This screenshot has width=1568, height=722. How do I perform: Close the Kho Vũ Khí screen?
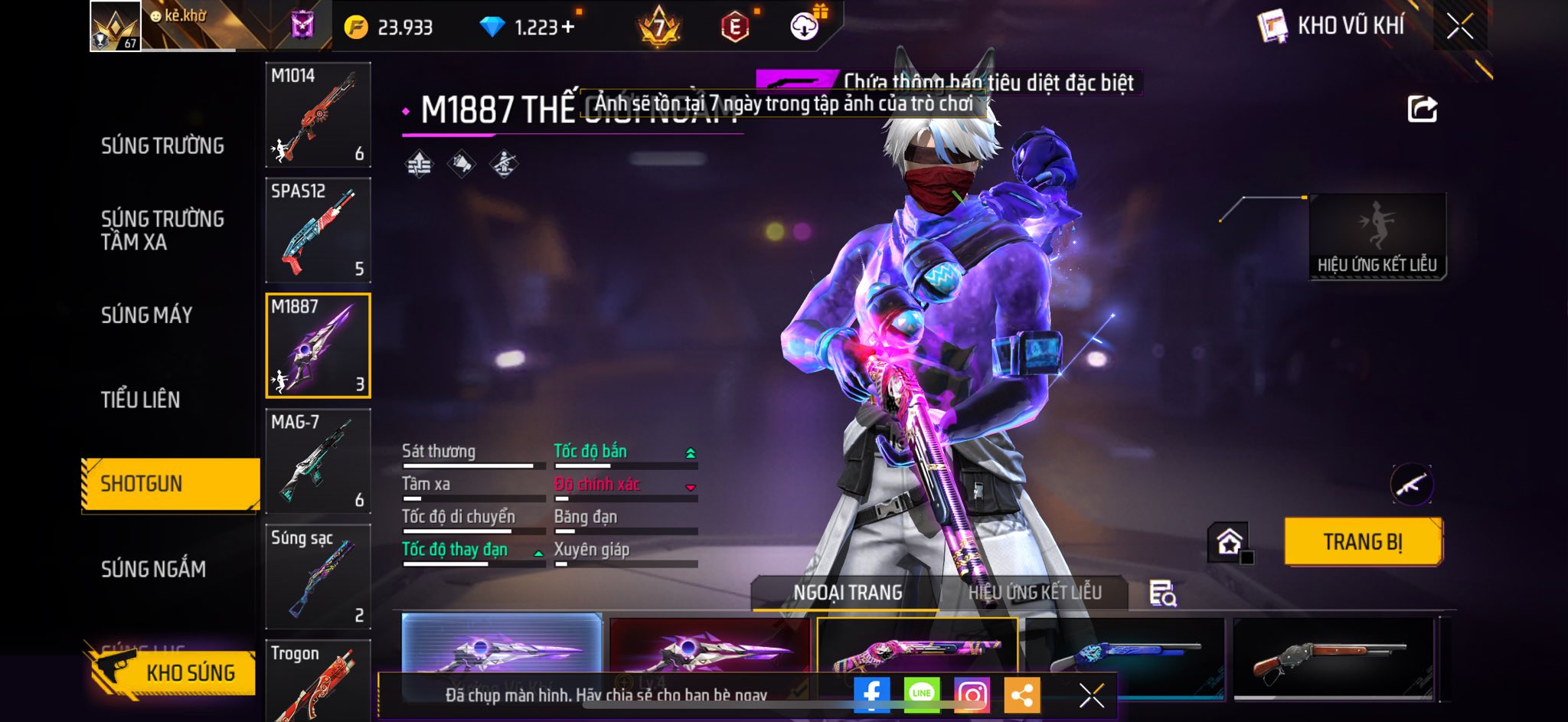(1459, 27)
